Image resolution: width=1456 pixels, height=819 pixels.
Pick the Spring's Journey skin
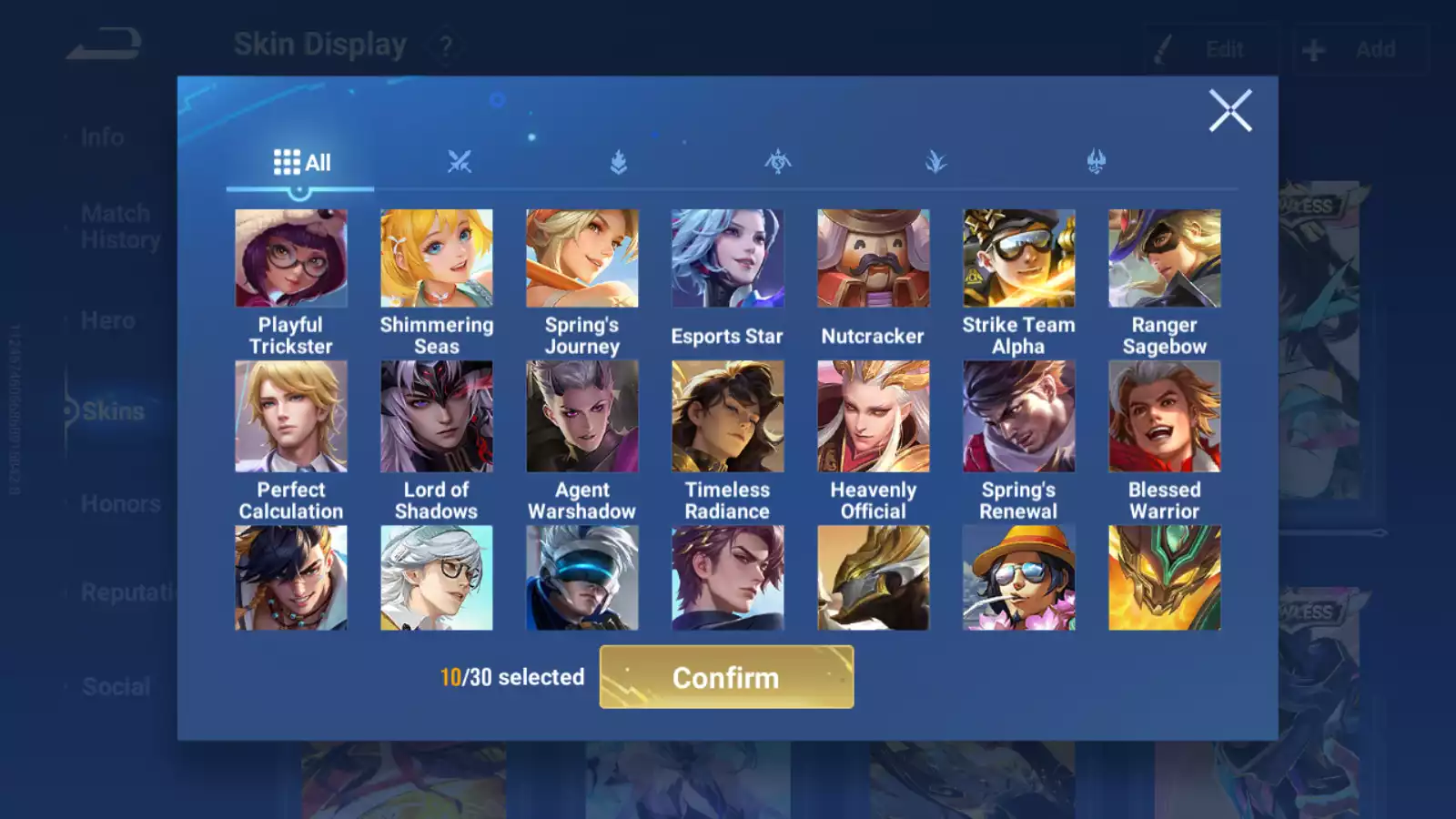pos(582,258)
